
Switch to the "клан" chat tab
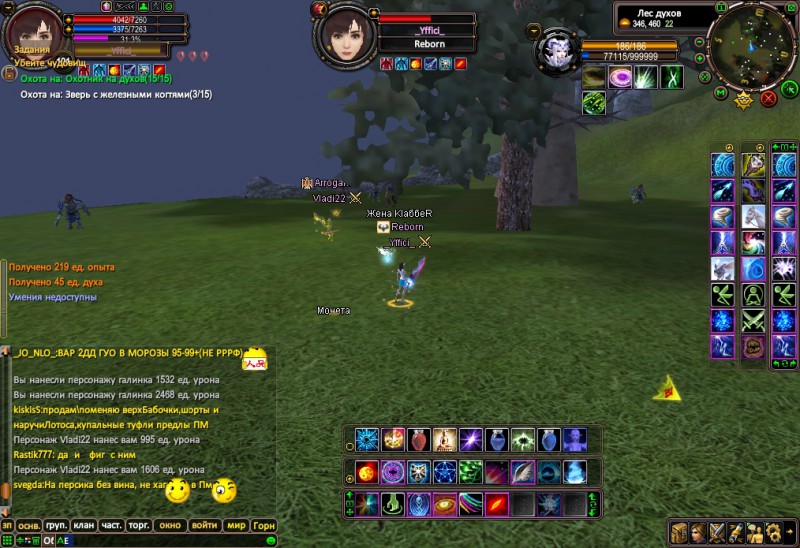[x=84, y=525]
